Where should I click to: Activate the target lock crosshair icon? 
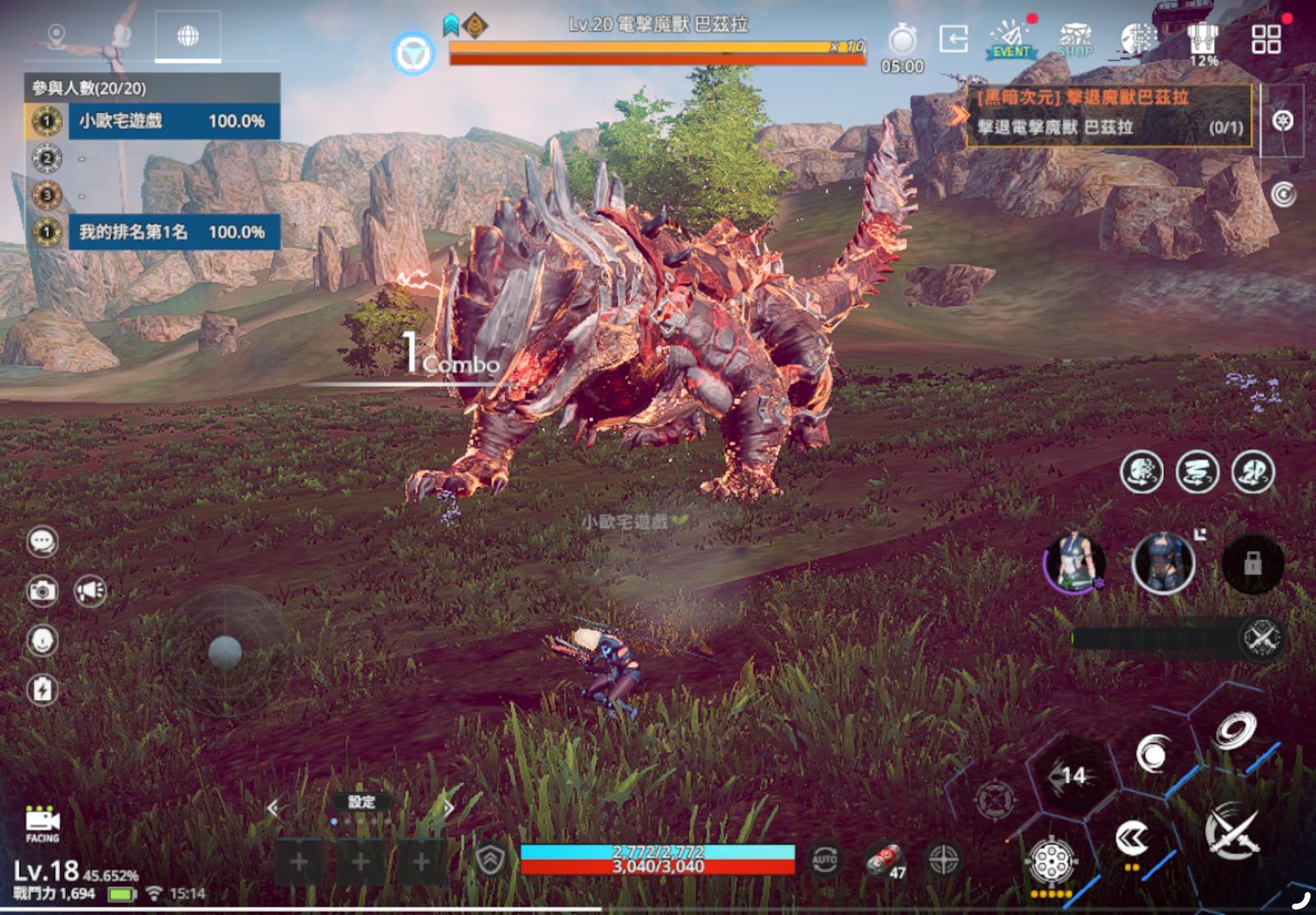[x=943, y=861]
